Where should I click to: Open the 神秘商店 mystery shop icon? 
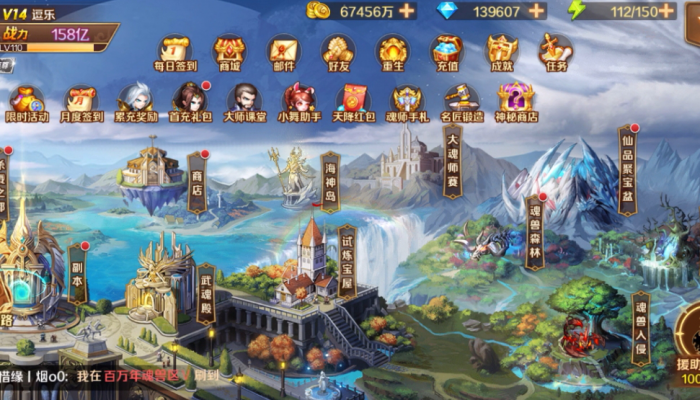tap(515, 102)
